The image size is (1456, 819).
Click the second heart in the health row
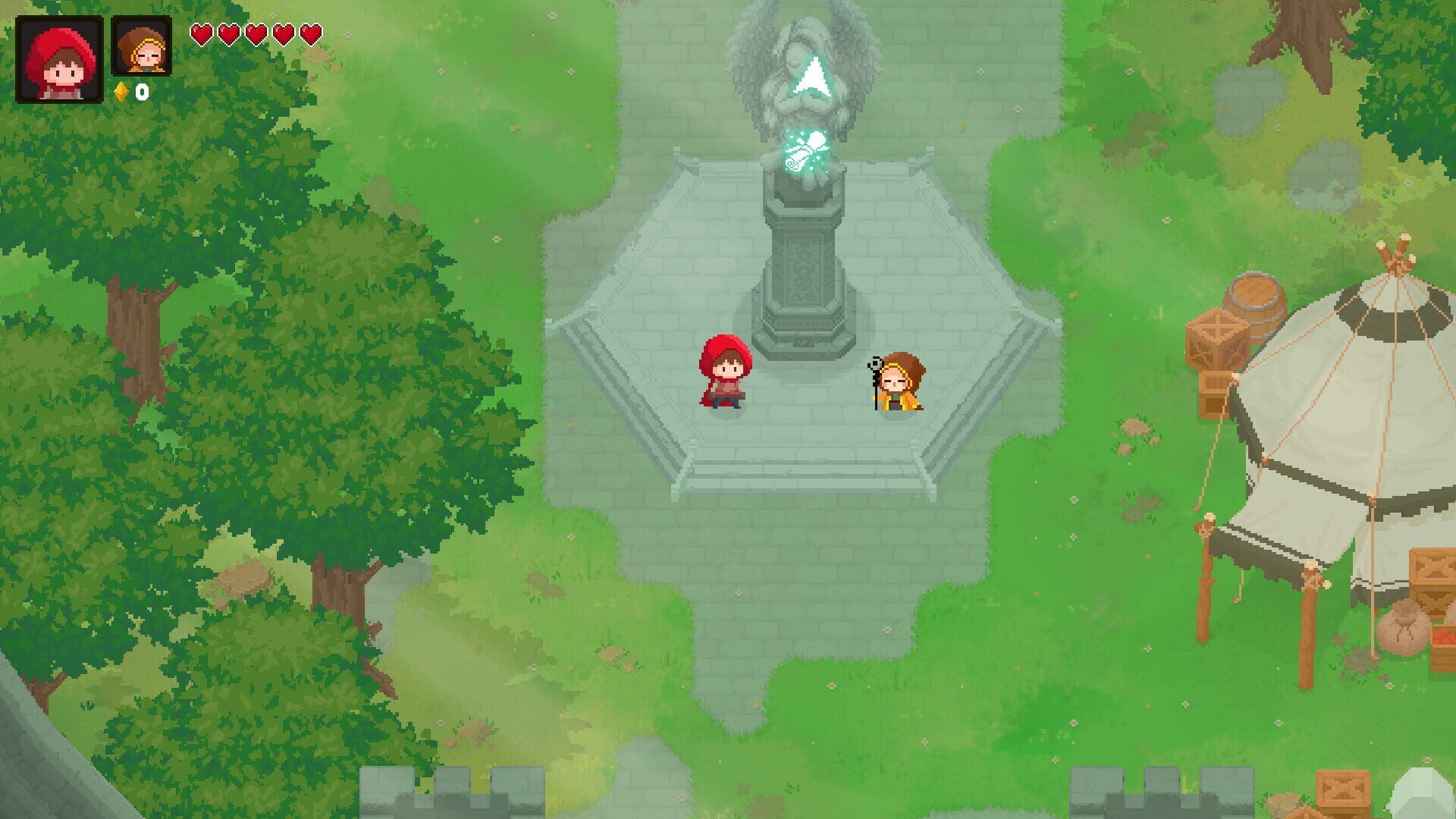coord(228,34)
